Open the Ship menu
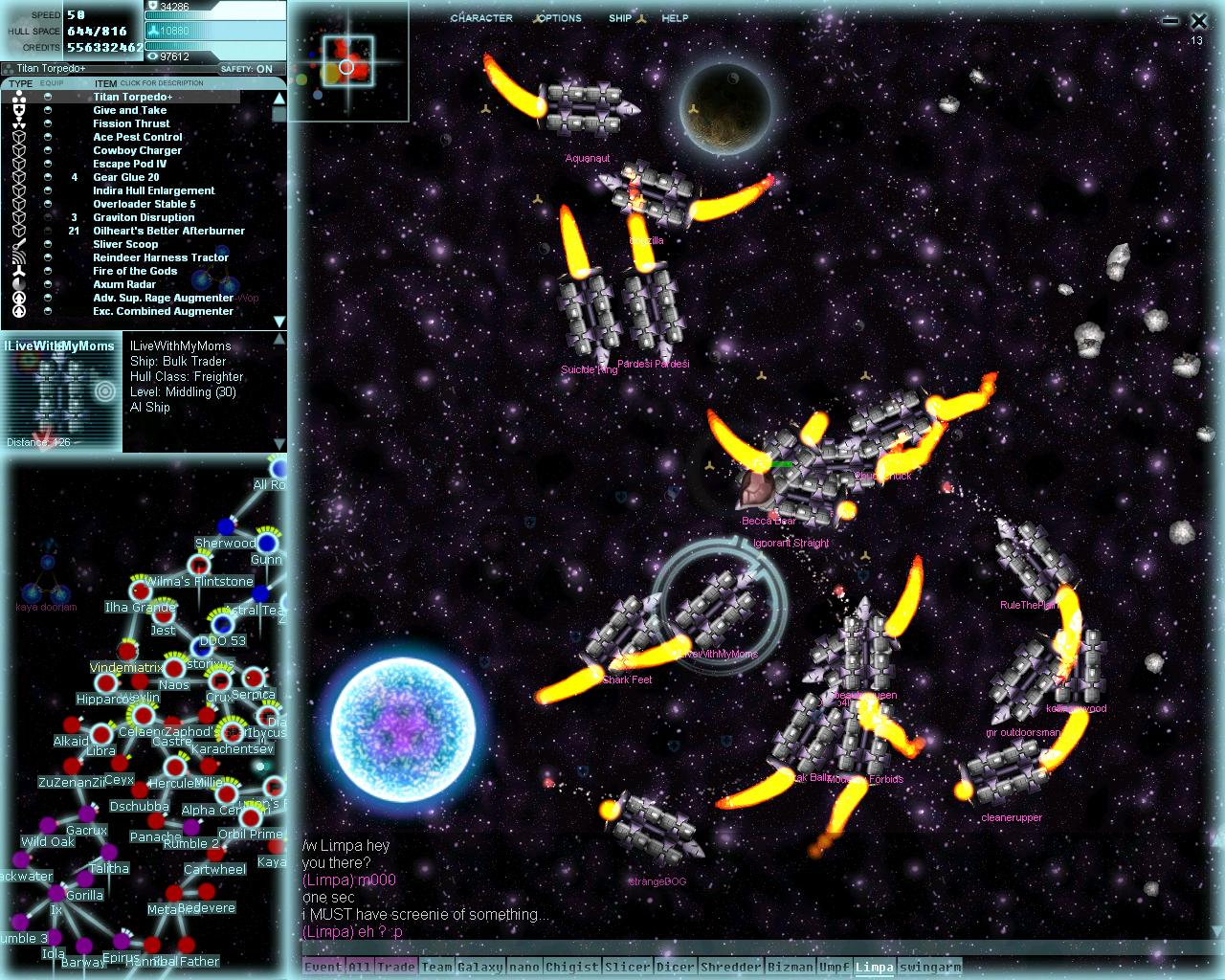The image size is (1225, 980). (620, 18)
